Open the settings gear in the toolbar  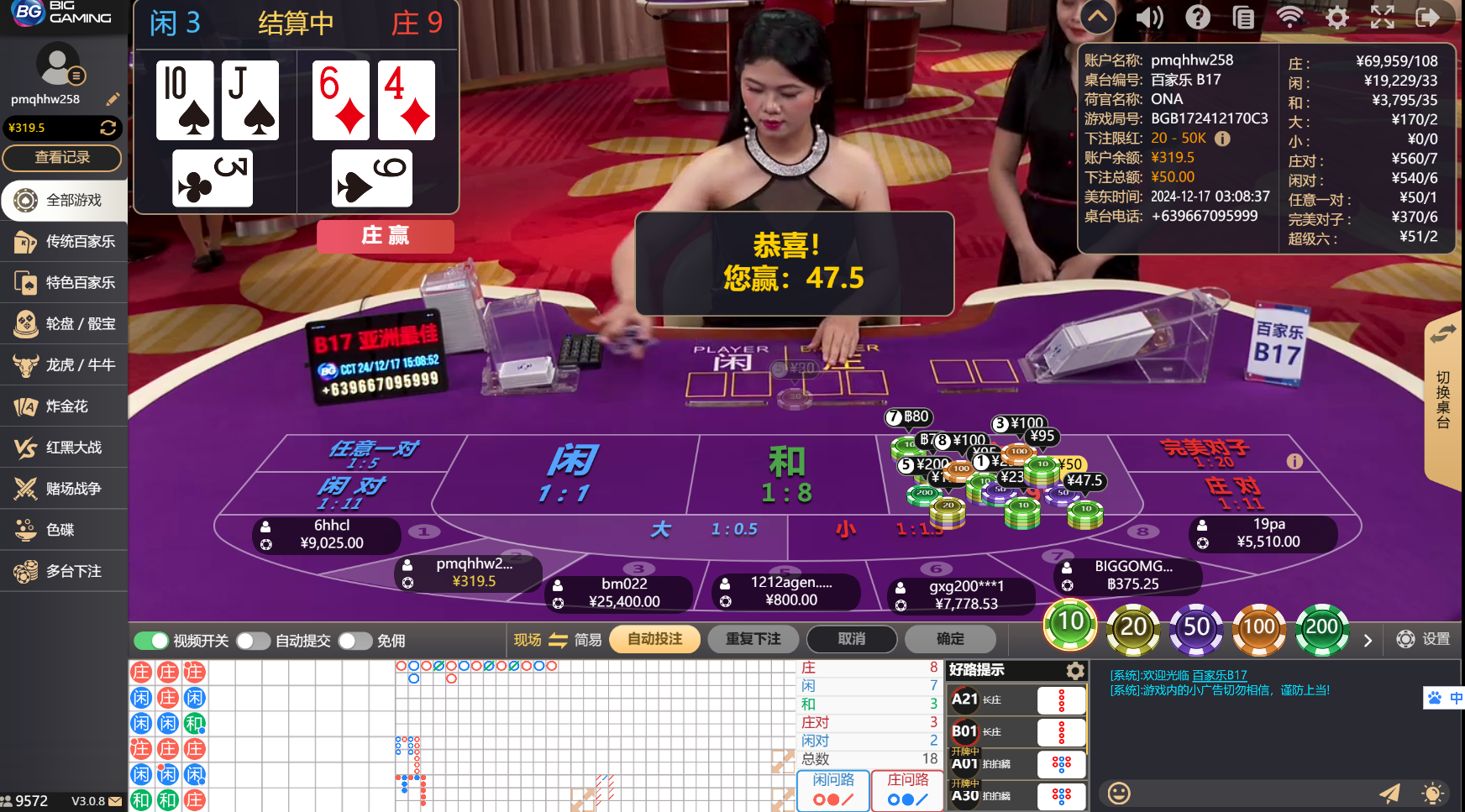click(x=1336, y=17)
